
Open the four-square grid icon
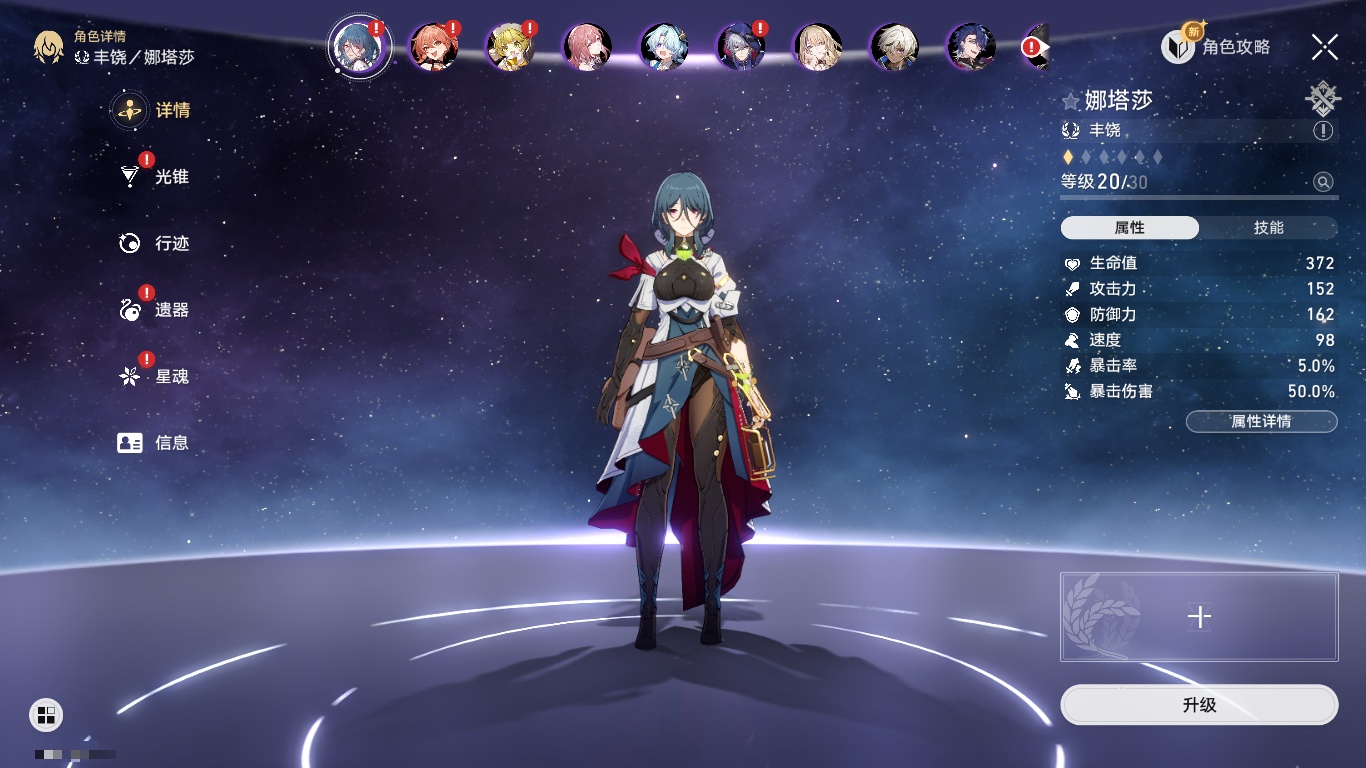tap(46, 714)
